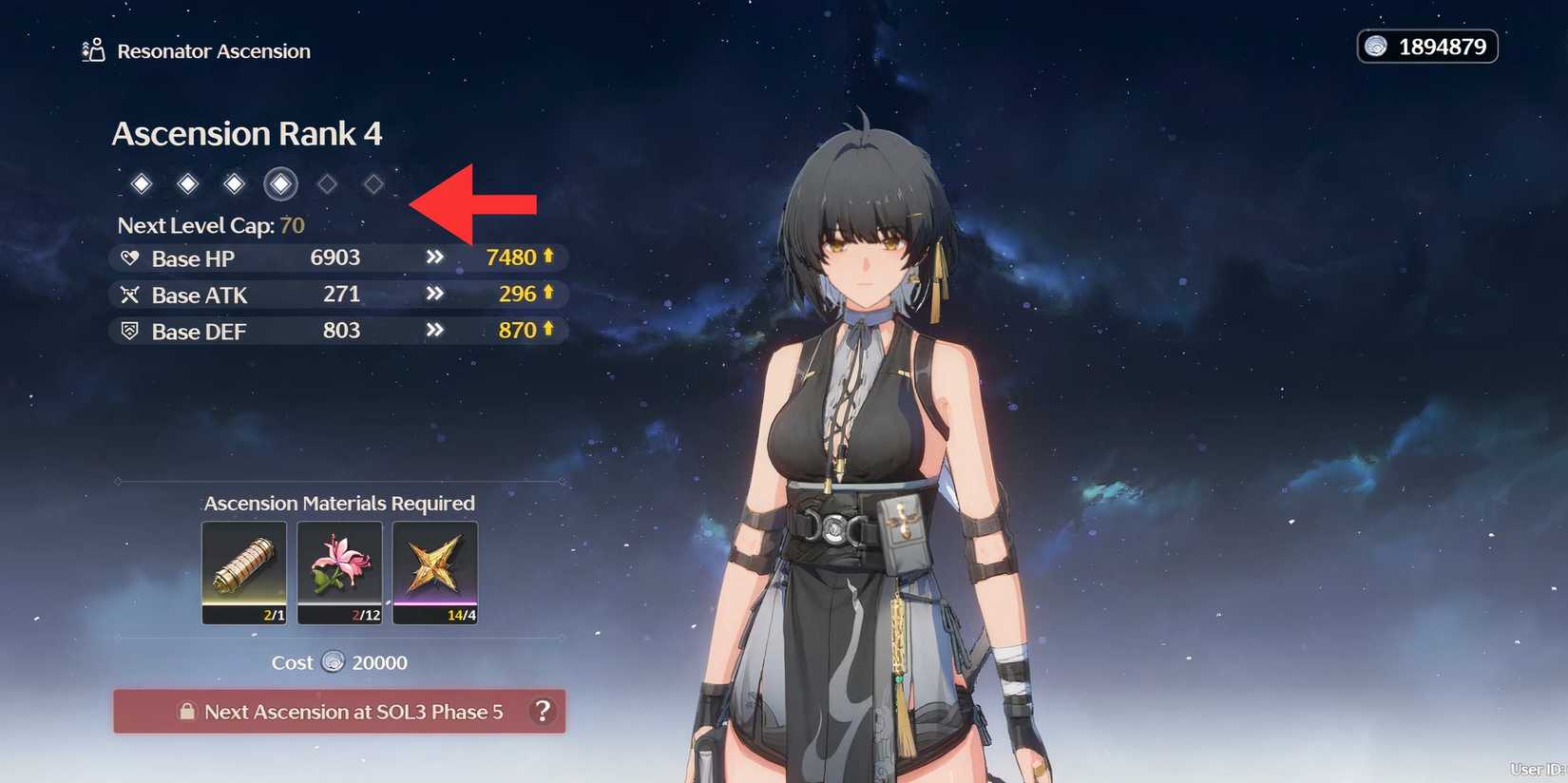The width and height of the screenshot is (1568, 783).
Task: Click the Base HP heart icon
Action: [130, 258]
